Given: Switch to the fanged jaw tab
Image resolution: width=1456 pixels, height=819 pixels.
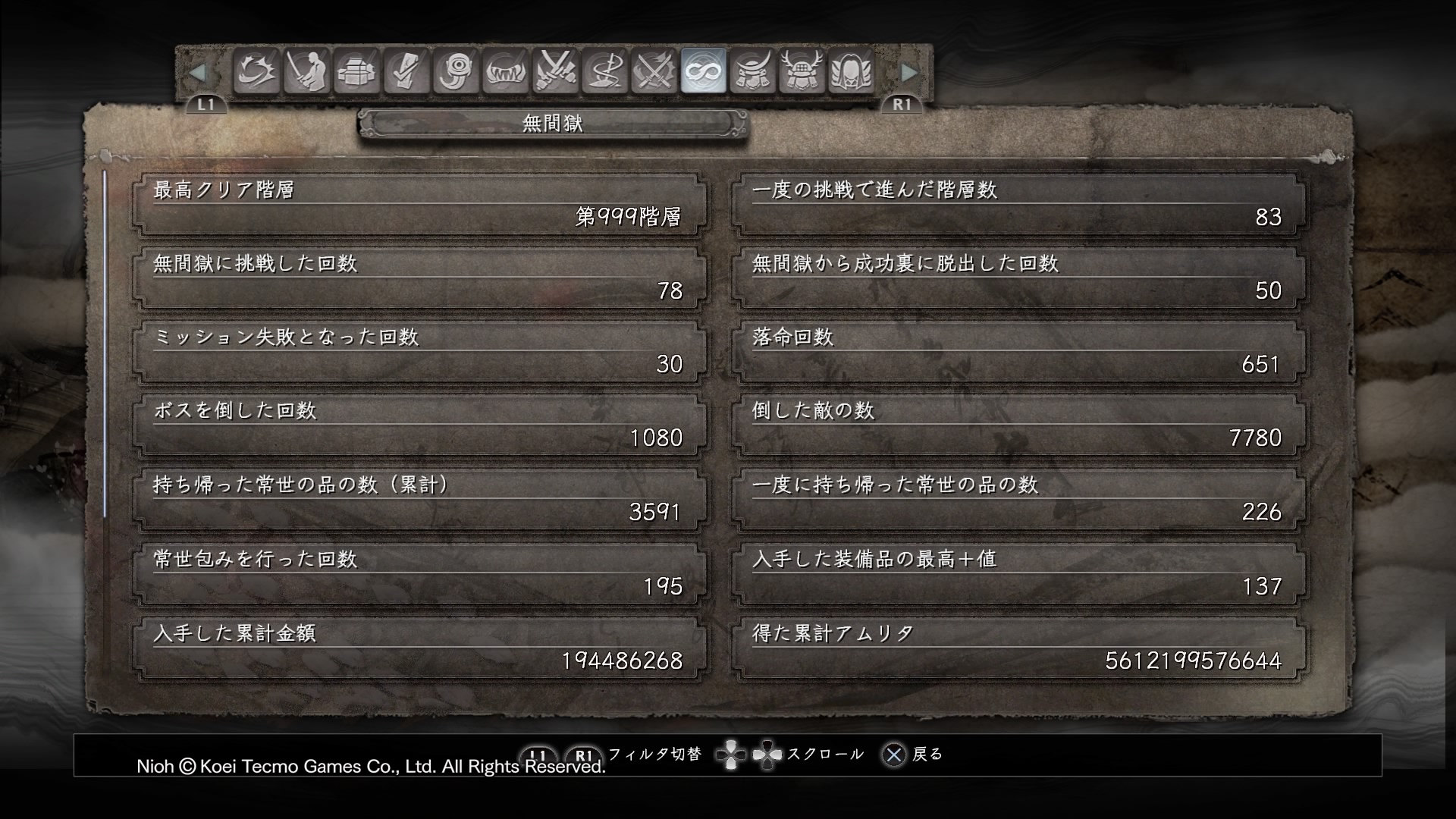Looking at the screenshot, I should click(x=505, y=72).
